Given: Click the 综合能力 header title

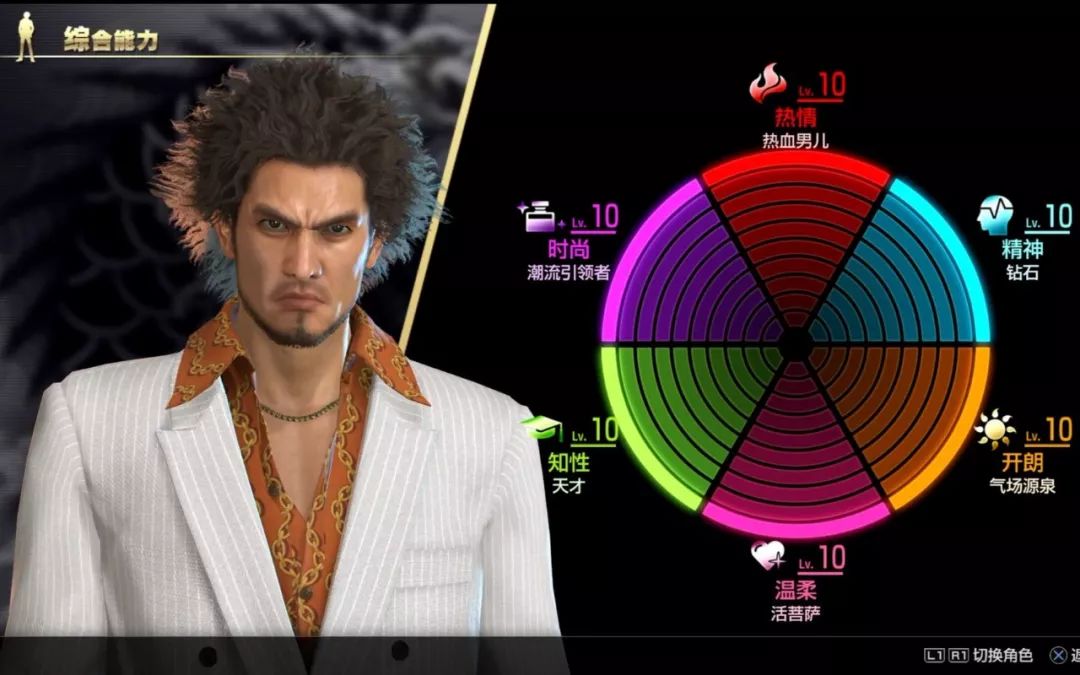Looking at the screenshot, I should pos(111,40).
